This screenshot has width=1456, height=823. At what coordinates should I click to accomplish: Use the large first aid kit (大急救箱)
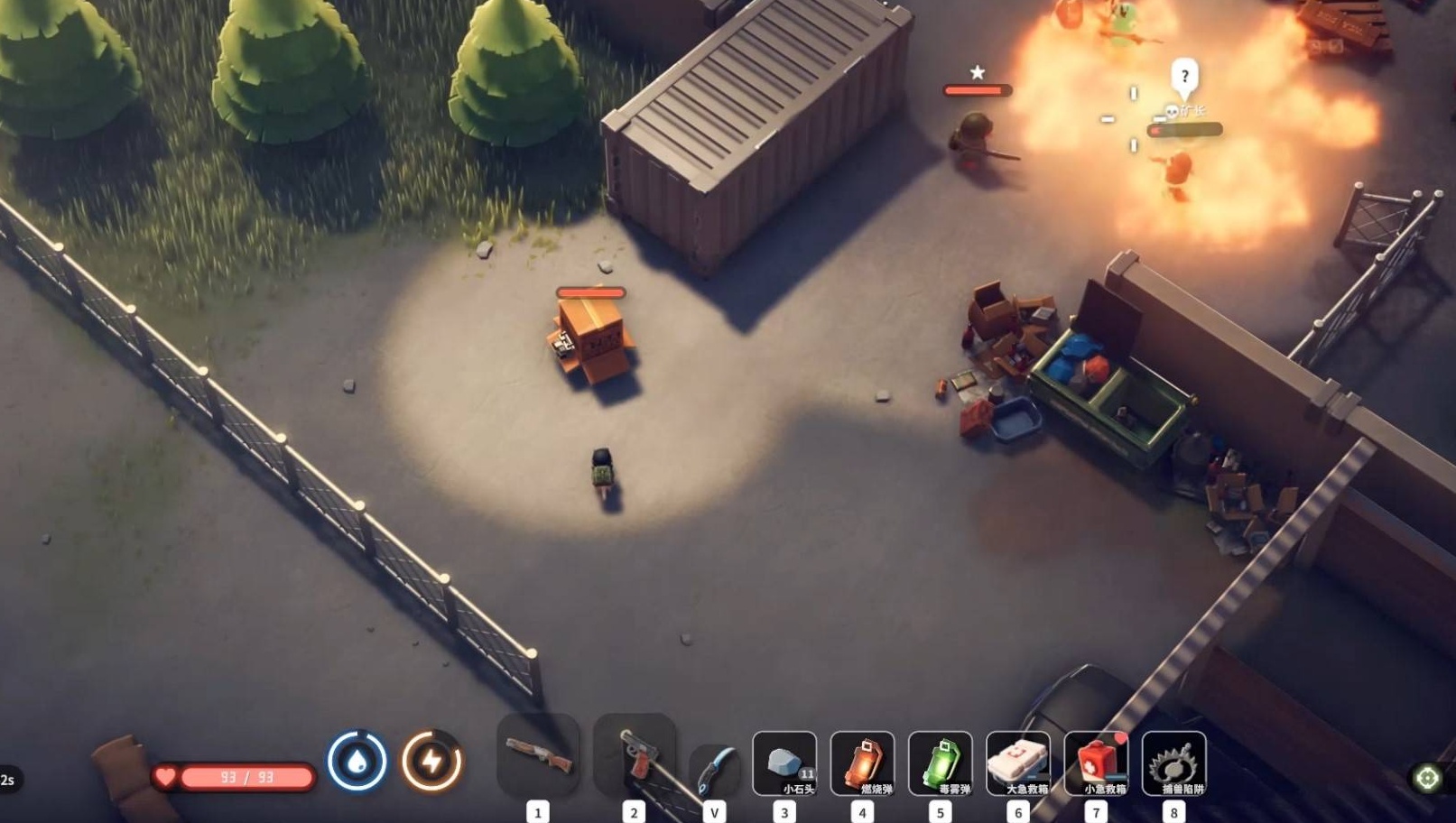pos(1018,763)
